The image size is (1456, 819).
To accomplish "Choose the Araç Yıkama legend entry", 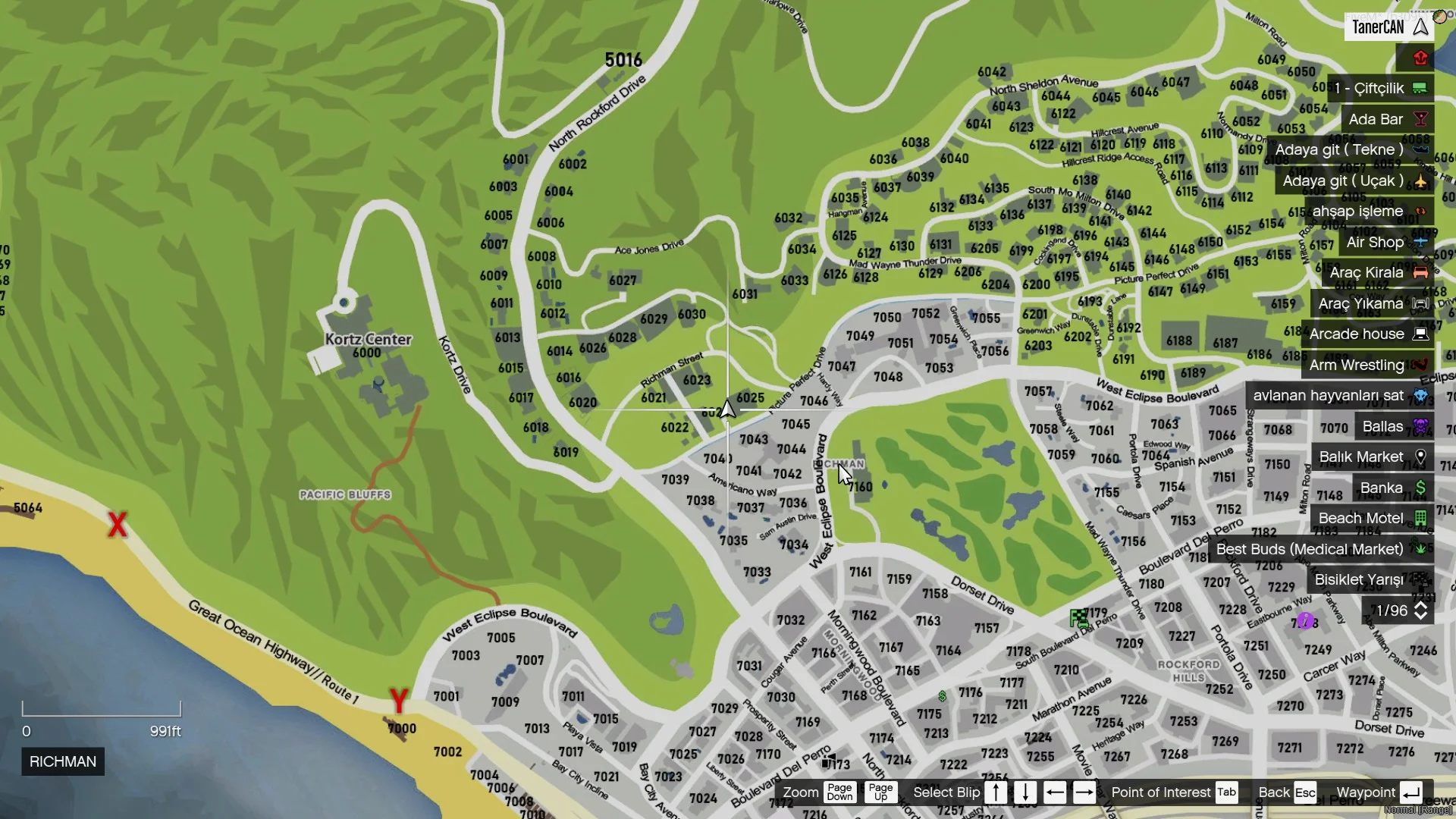I will pyautogui.click(x=1372, y=303).
